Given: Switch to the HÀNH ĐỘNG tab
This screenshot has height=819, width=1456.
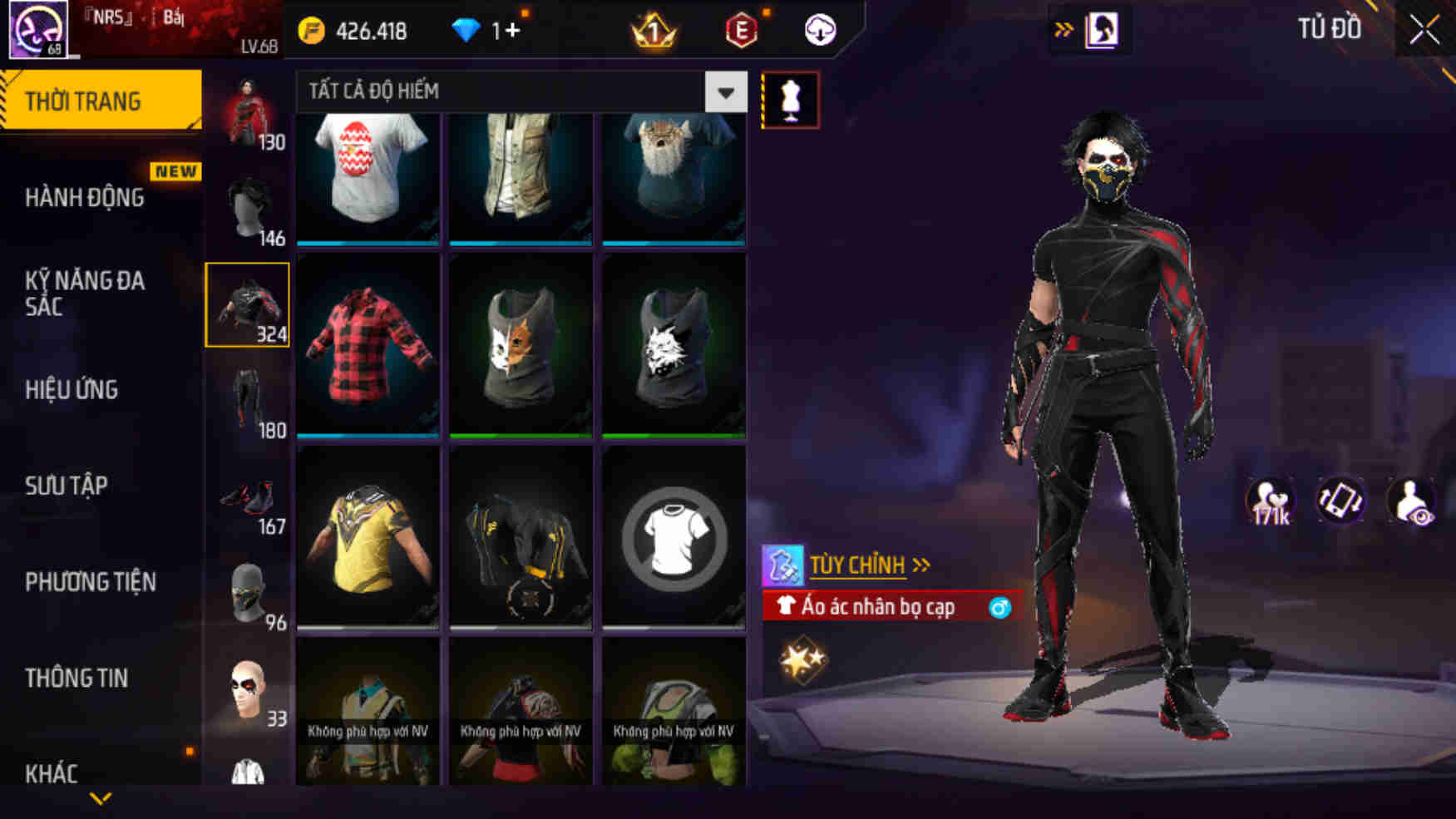Looking at the screenshot, I should click(83, 198).
